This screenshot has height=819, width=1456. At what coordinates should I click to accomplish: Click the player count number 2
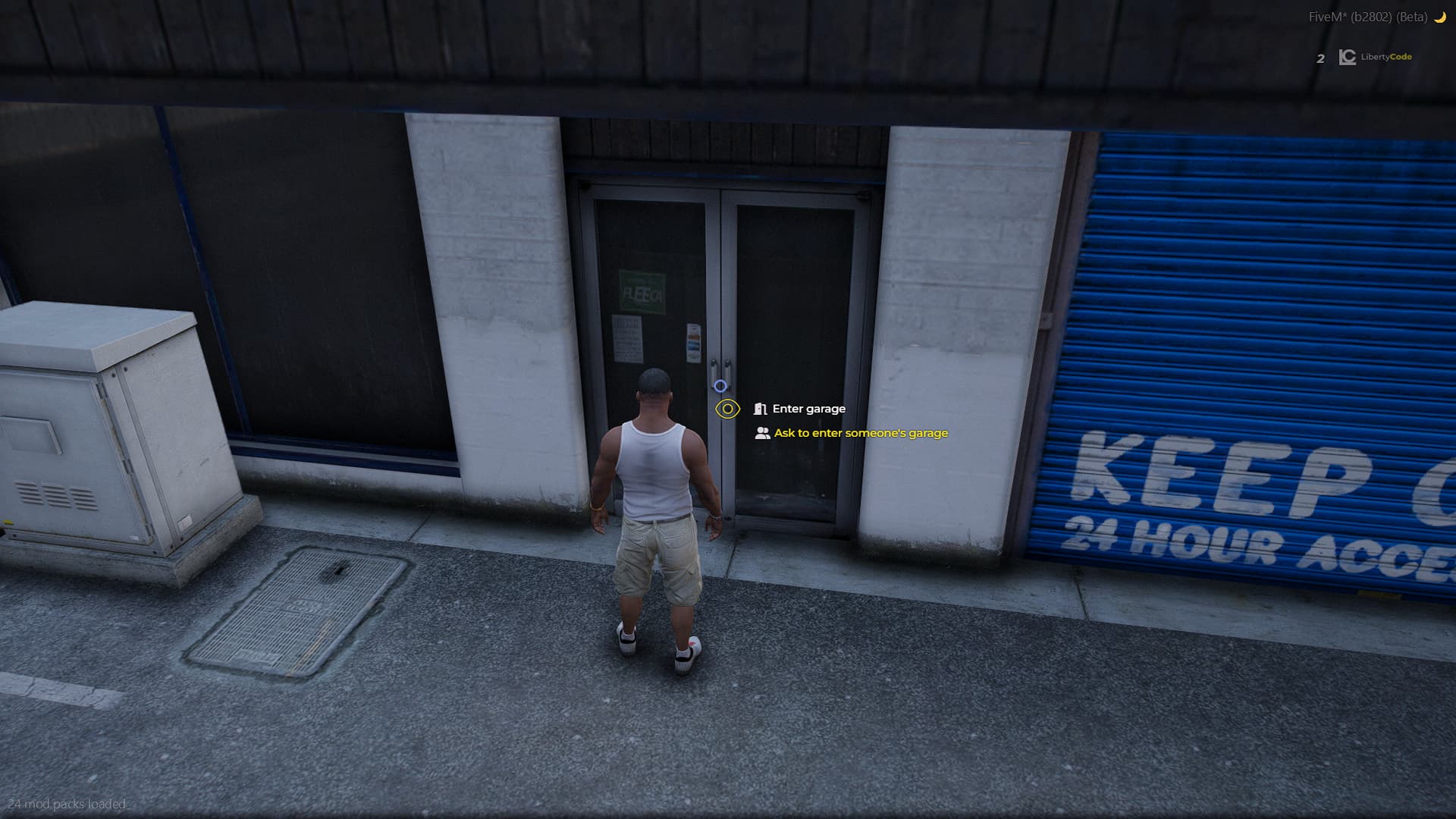point(1319,57)
